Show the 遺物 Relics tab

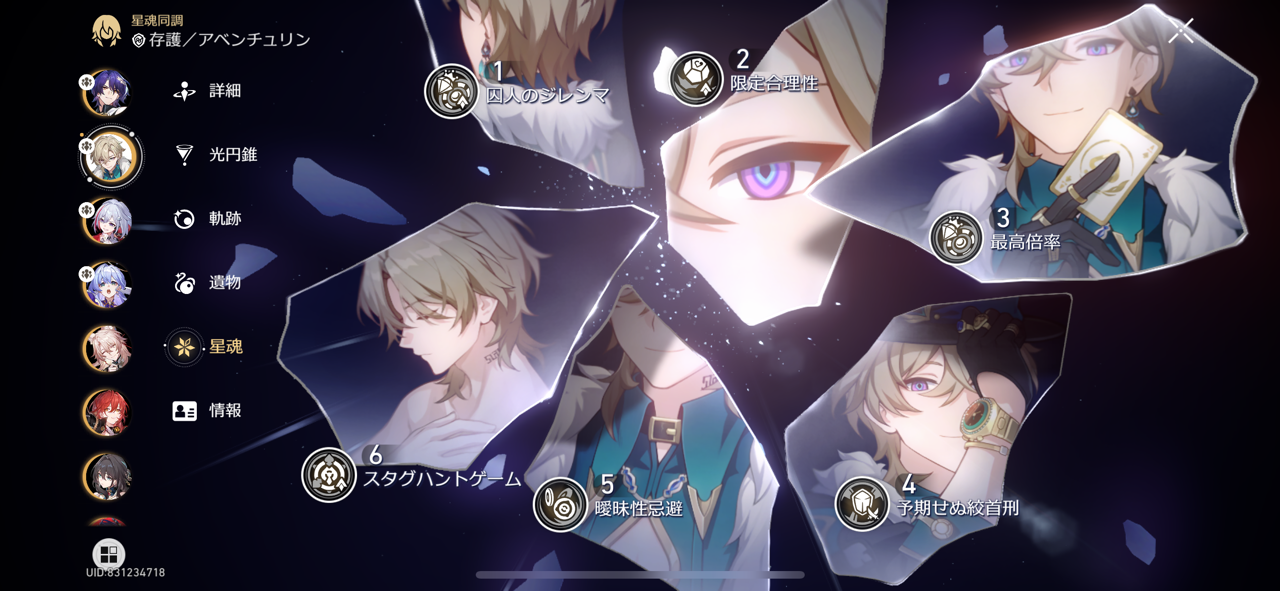click(208, 283)
